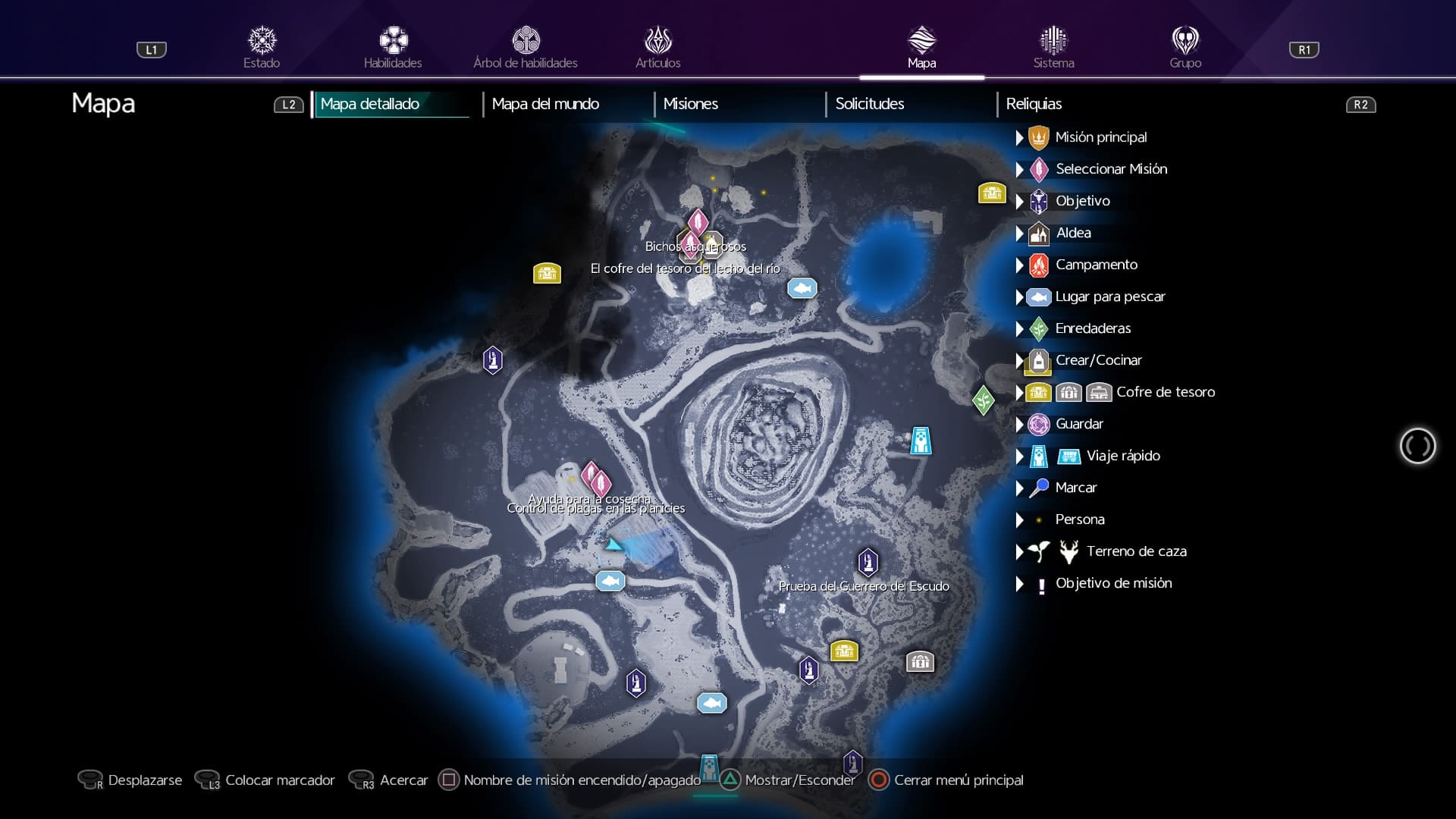Open the Grupo tab
Viewport: 1456px width, 819px height.
(1185, 48)
